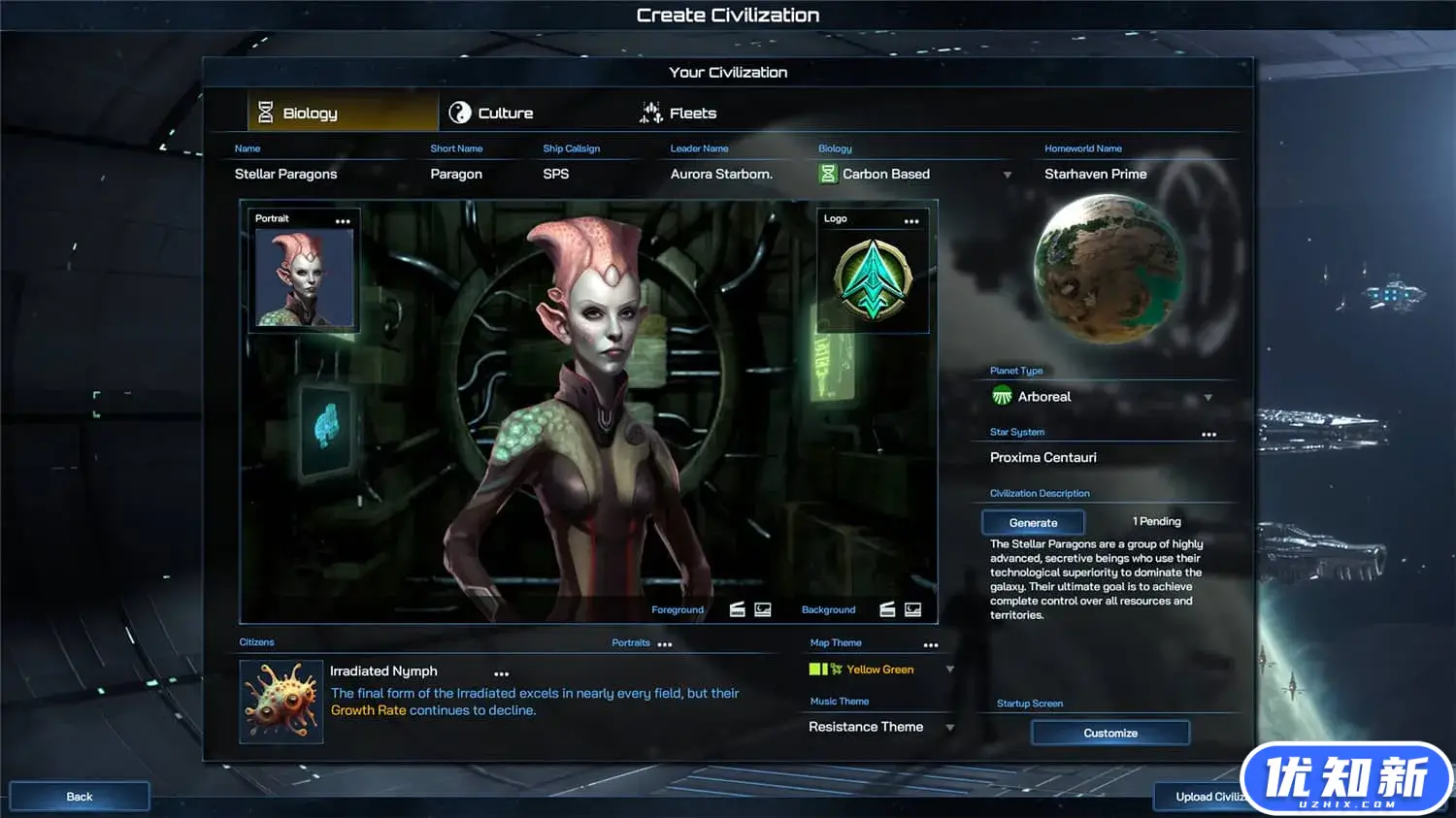Choose the leader portrait thumbnail

click(x=304, y=278)
